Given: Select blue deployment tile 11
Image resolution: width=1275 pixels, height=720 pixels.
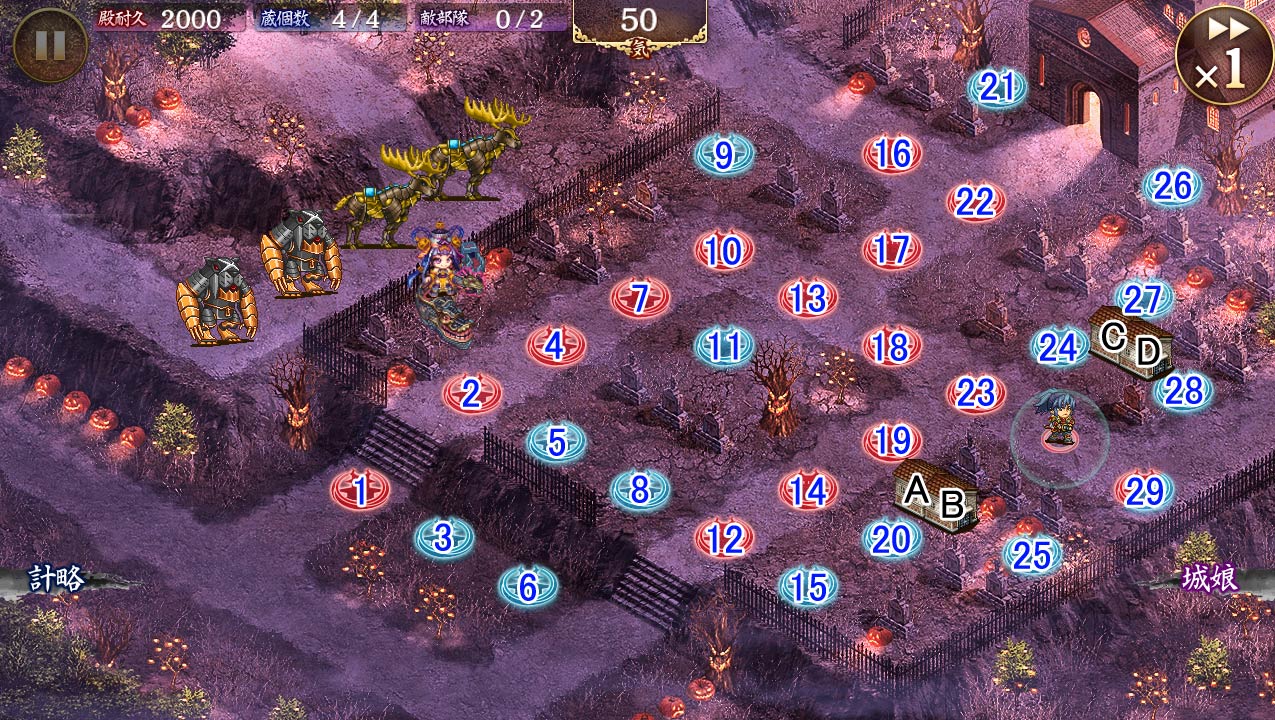Looking at the screenshot, I should [x=724, y=346].
